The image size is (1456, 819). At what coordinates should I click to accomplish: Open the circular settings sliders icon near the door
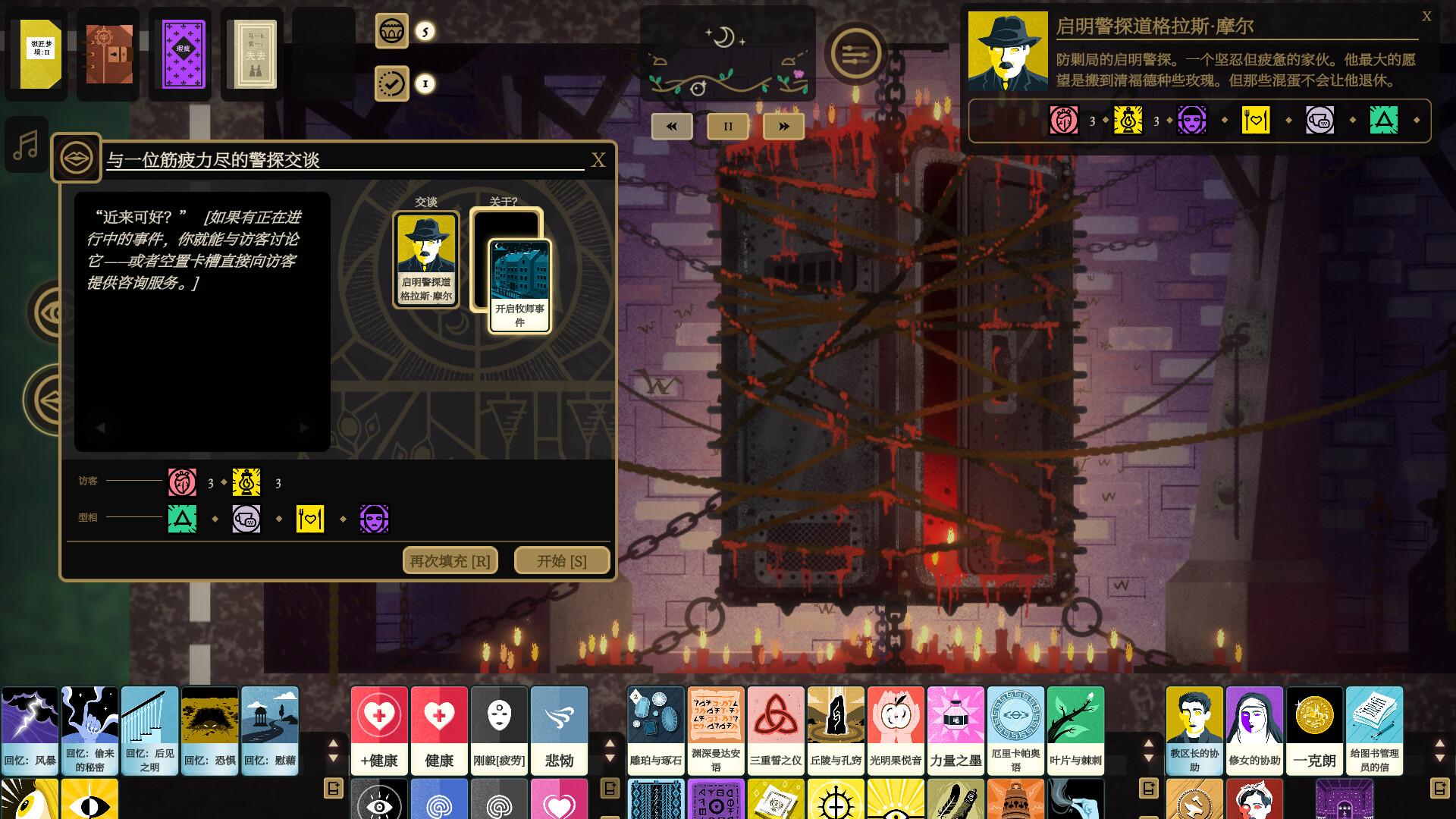coord(855,54)
